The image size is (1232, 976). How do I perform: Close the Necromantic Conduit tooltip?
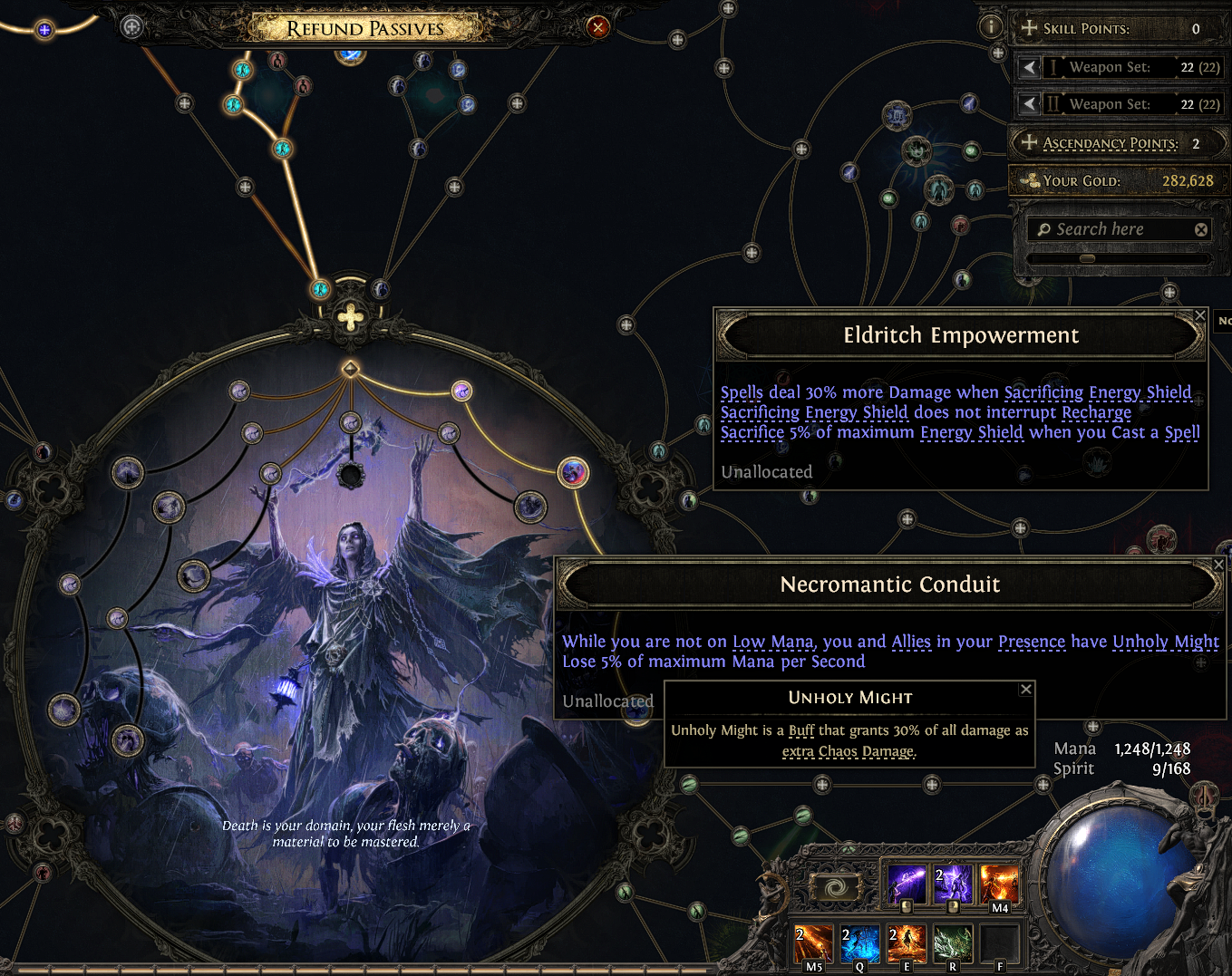1218,565
